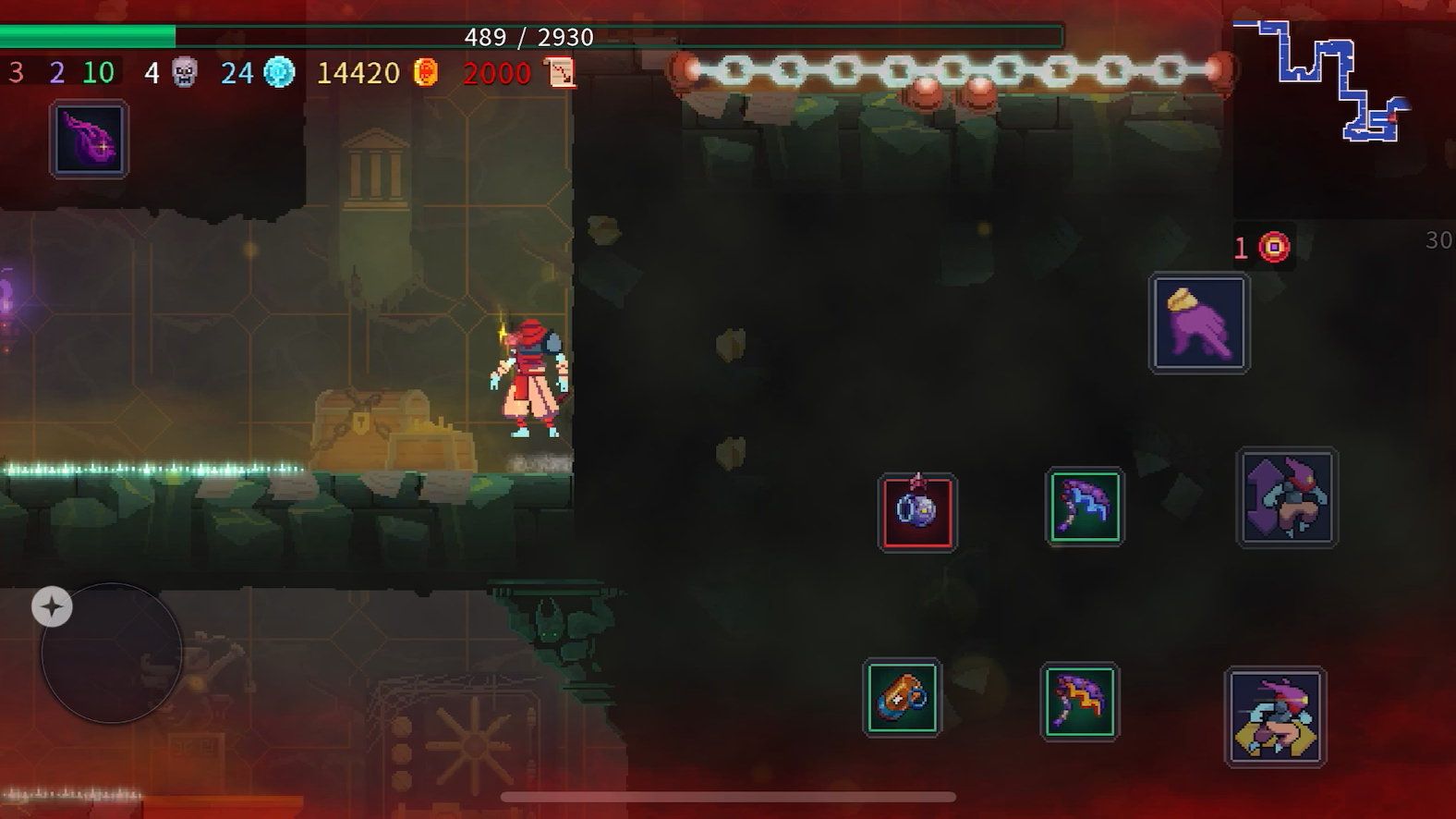1456x819 pixels.
Task: Throw the red-framed grenade skill
Action: click(x=916, y=512)
